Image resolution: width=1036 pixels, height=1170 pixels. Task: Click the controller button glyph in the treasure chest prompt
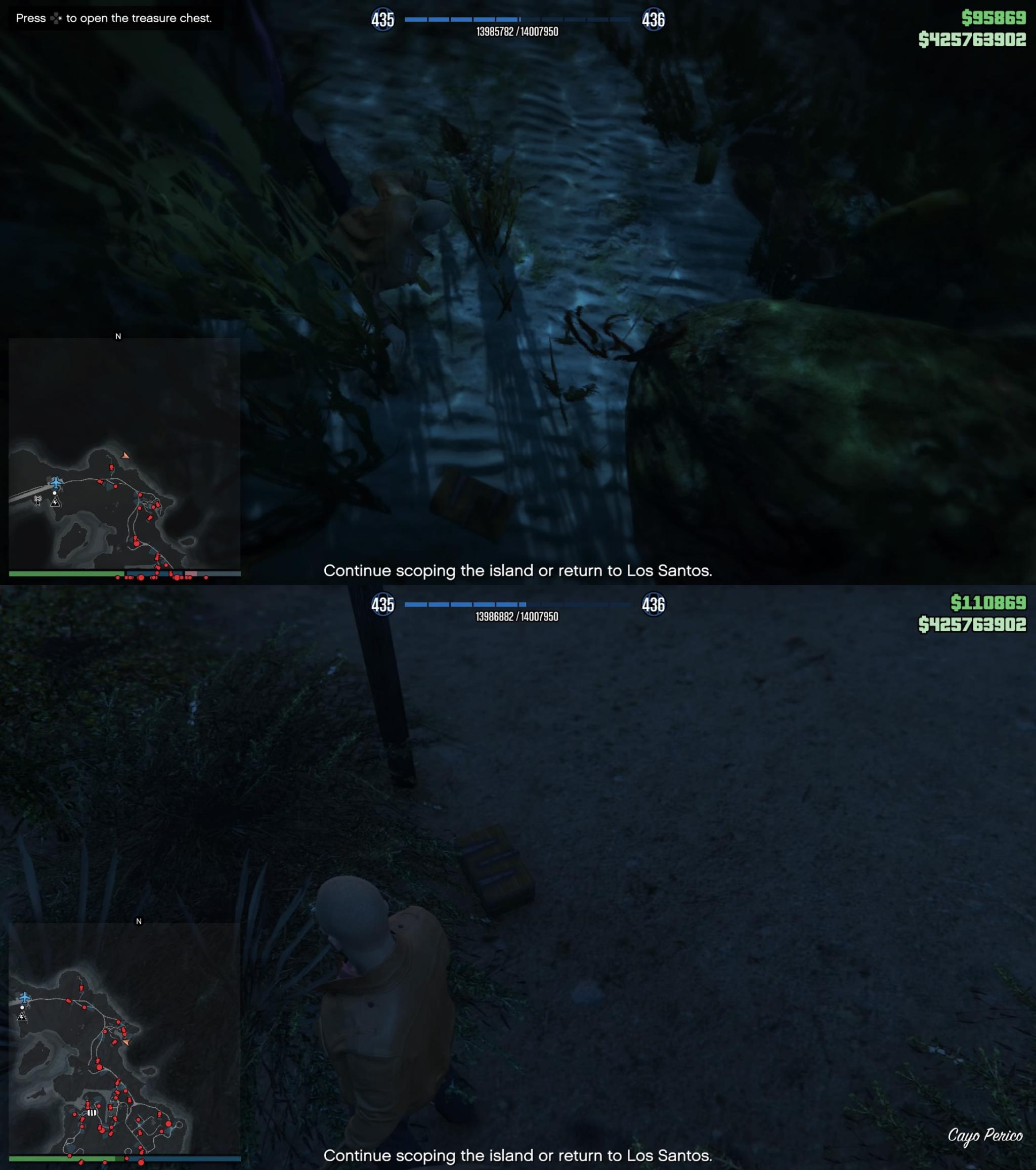(x=58, y=18)
